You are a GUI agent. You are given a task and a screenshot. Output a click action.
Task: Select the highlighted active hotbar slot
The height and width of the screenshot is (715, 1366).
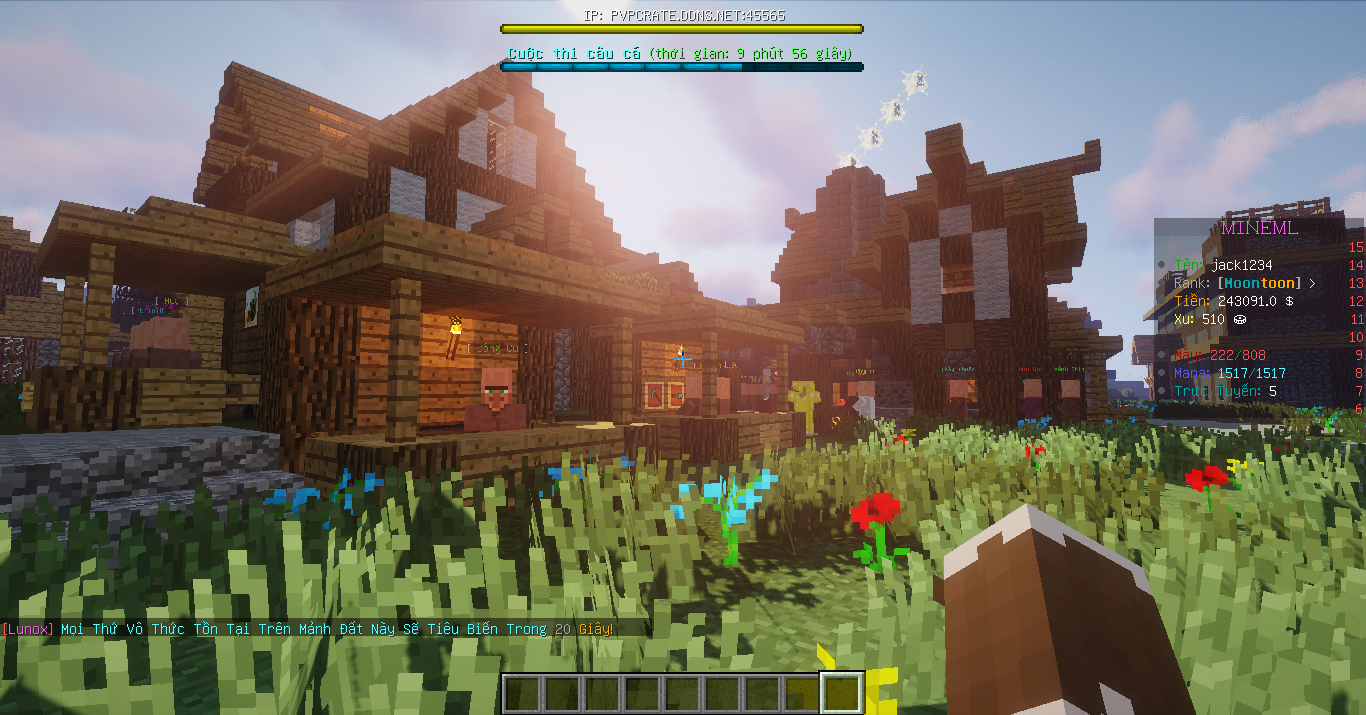click(x=841, y=693)
